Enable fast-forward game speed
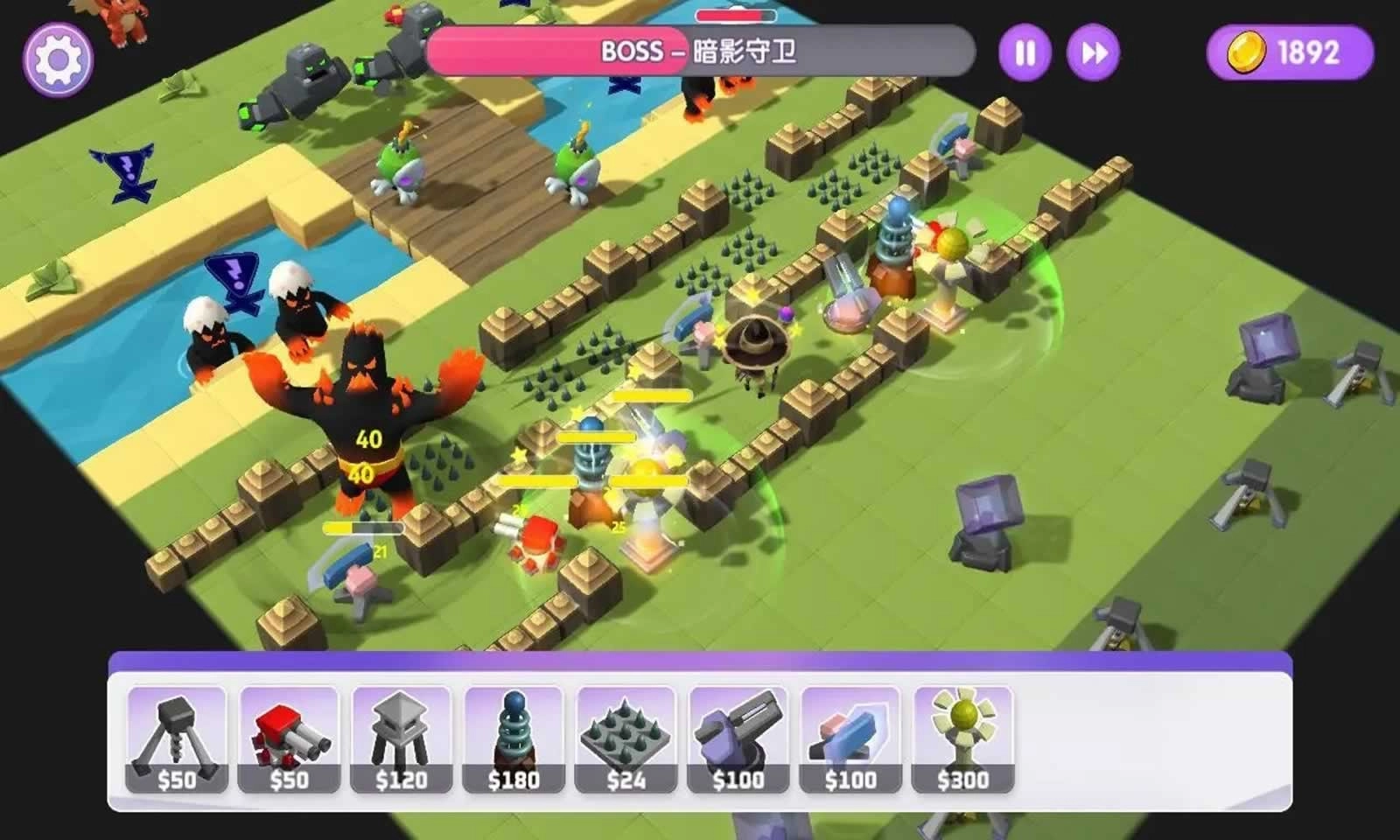Screen dimensions: 1400x840 coord(1090,52)
